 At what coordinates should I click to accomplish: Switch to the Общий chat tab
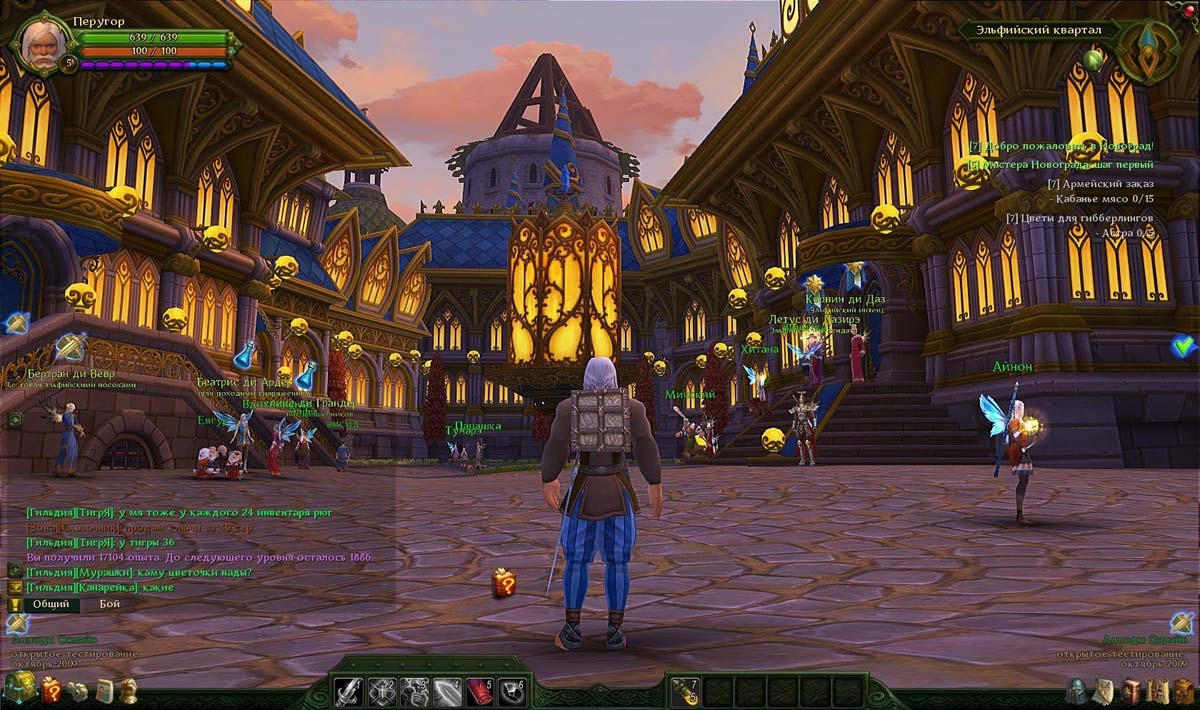pos(50,604)
